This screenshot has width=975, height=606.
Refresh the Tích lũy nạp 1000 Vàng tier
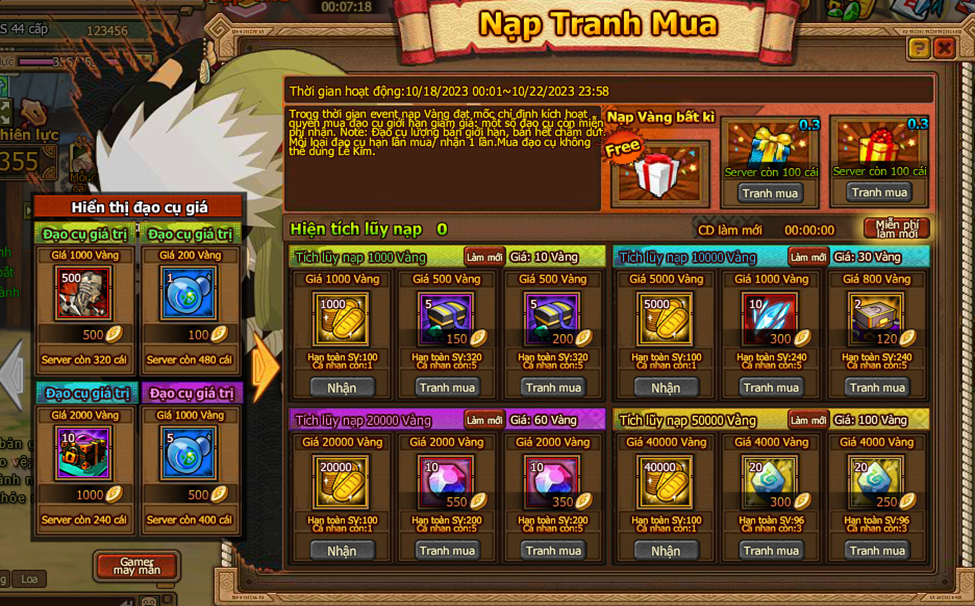coord(483,257)
